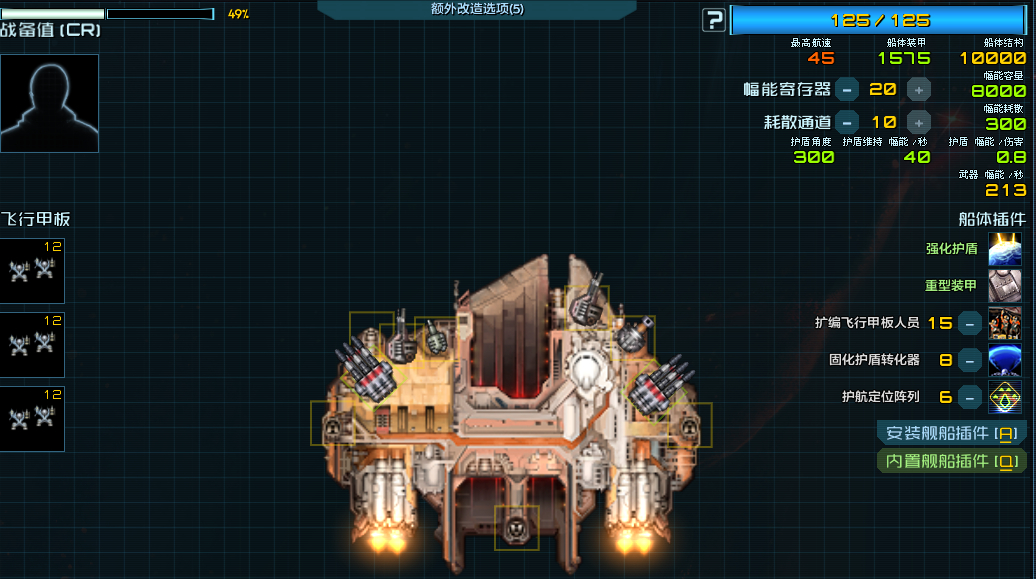The image size is (1036, 579).
Task: Select the 重型装甲 hull mod icon
Action: [1005, 286]
